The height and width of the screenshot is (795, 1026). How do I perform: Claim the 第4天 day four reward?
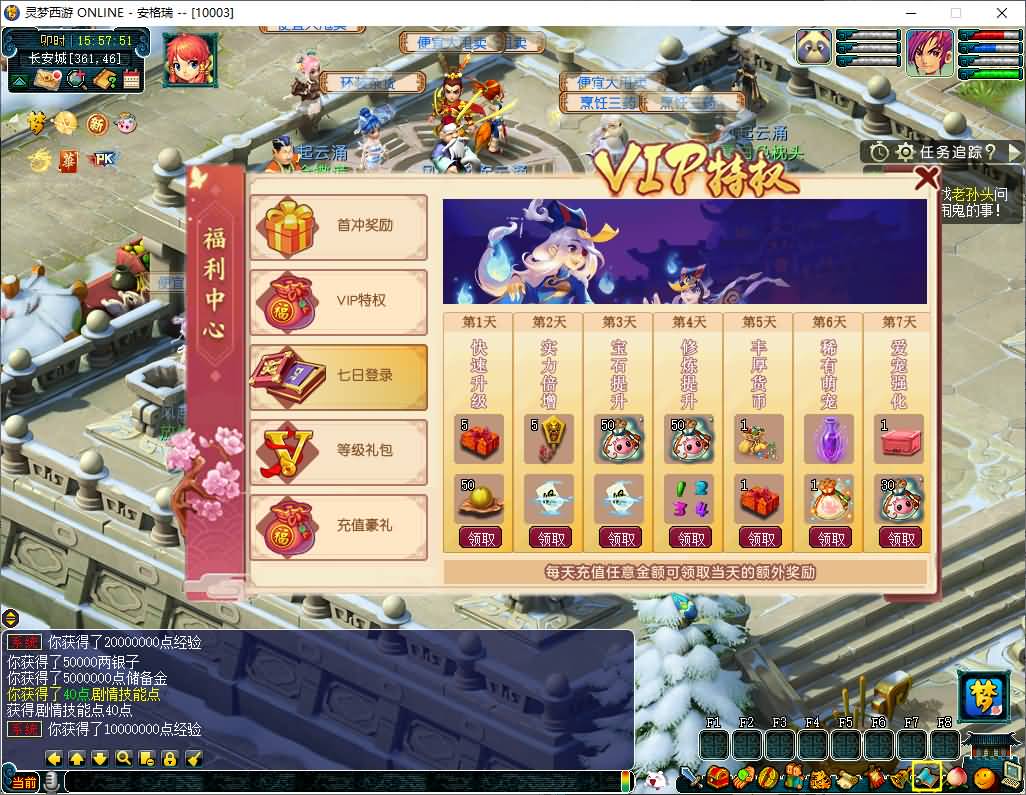(691, 539)
